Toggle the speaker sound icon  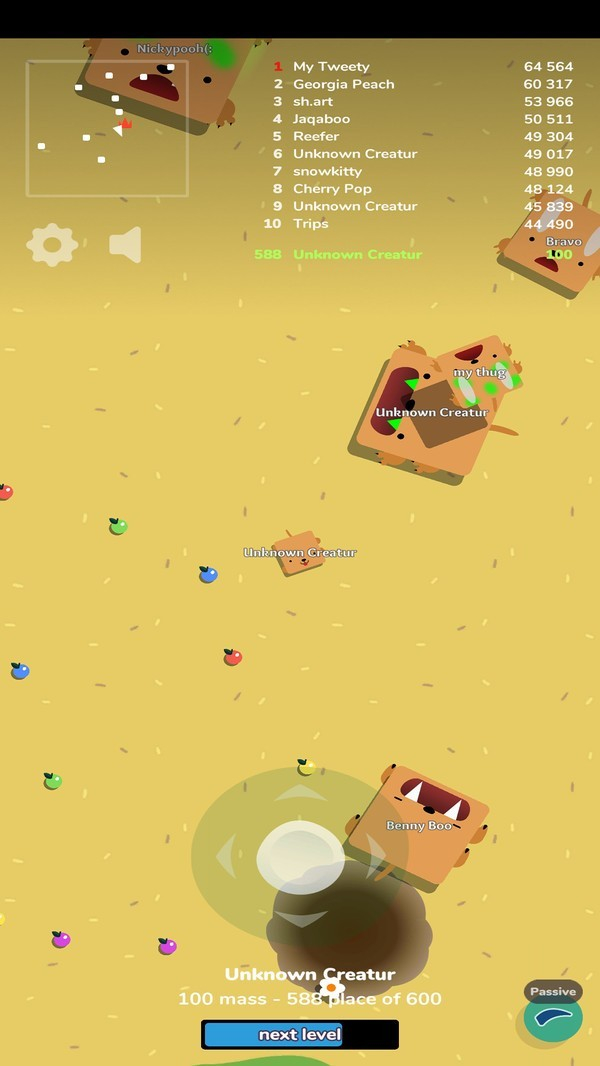[x=126, y=244]
